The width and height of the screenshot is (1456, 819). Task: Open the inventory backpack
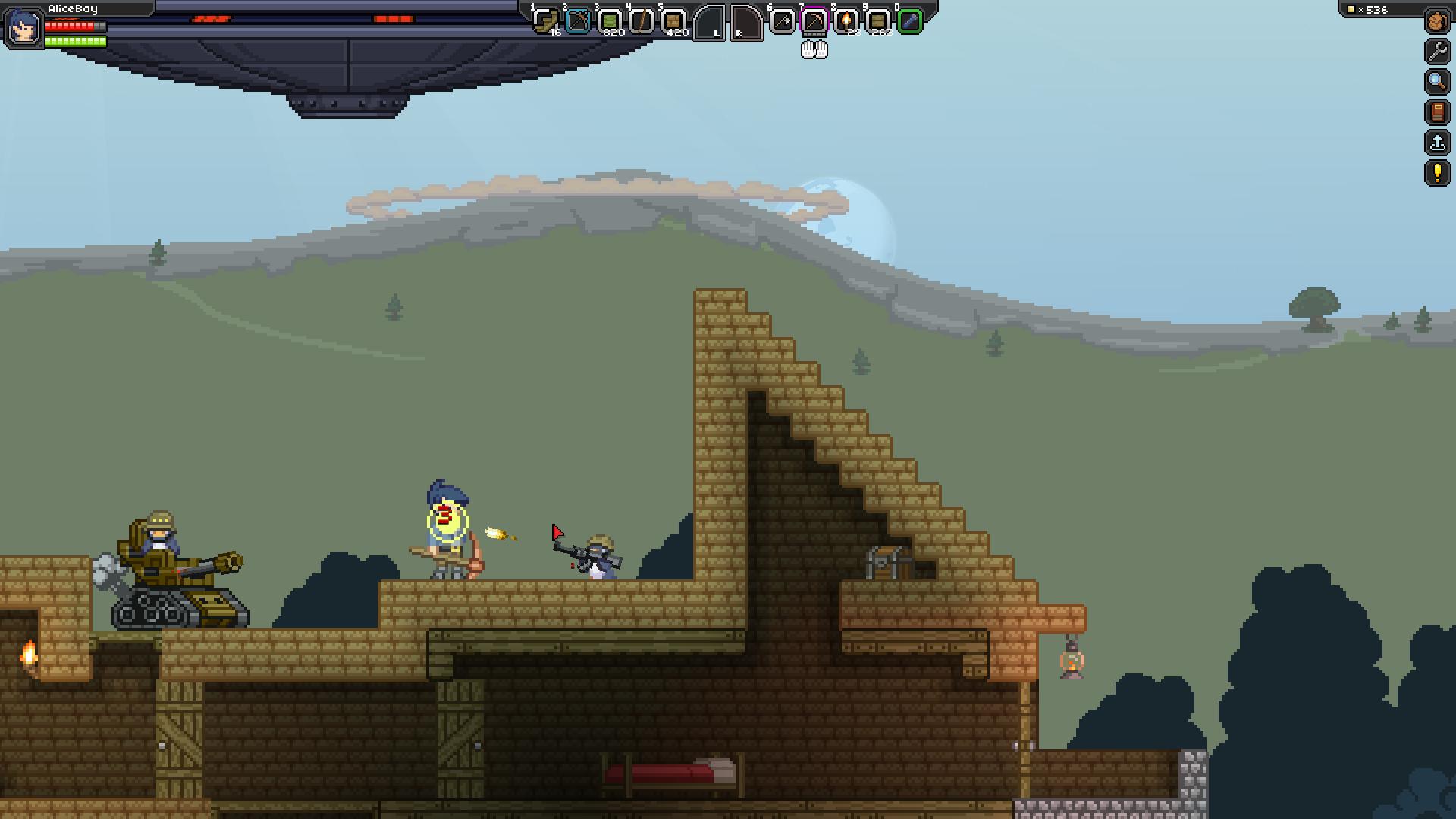click(1437, 21)
